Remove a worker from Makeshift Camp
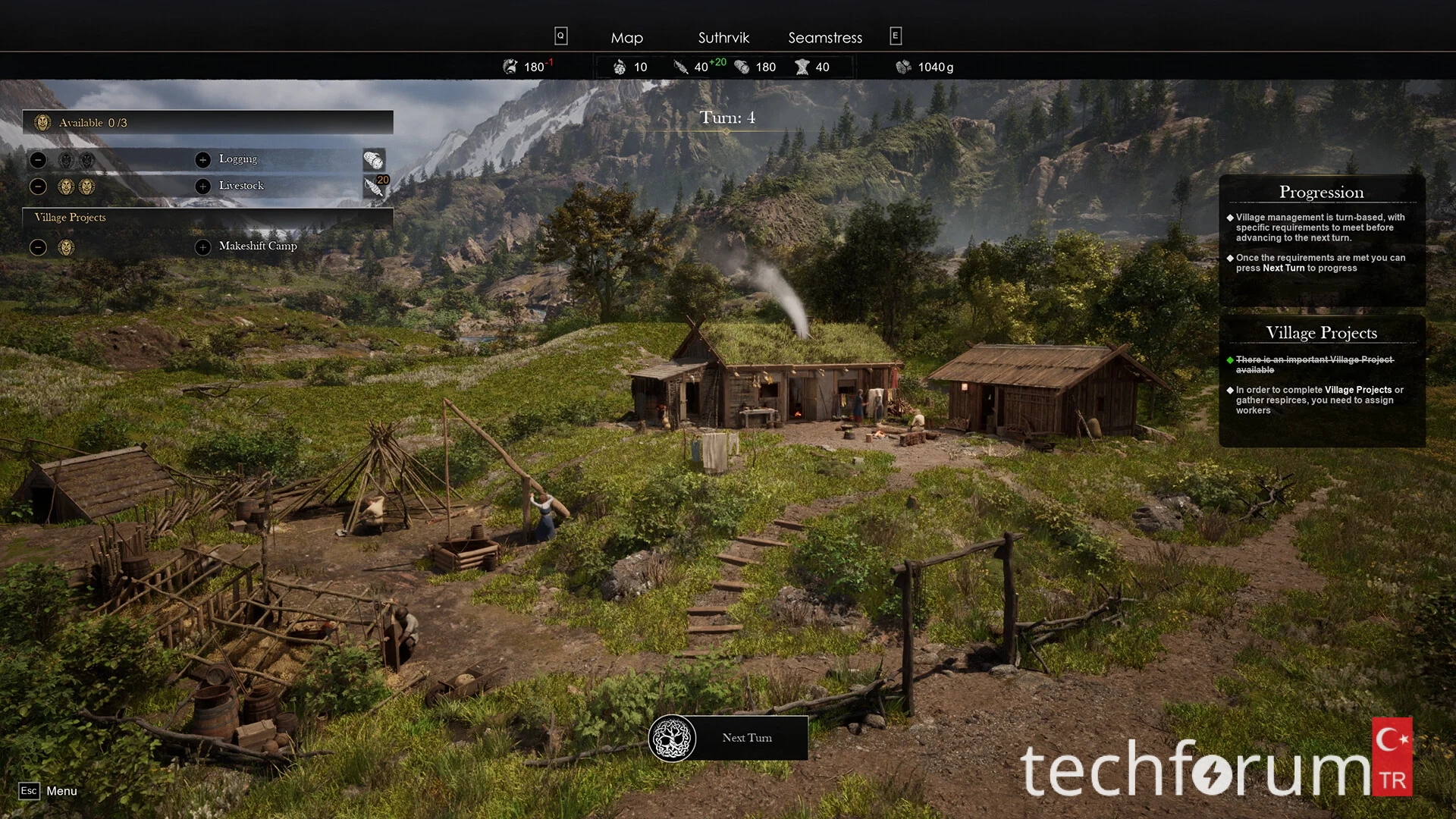 coord(39,247)
